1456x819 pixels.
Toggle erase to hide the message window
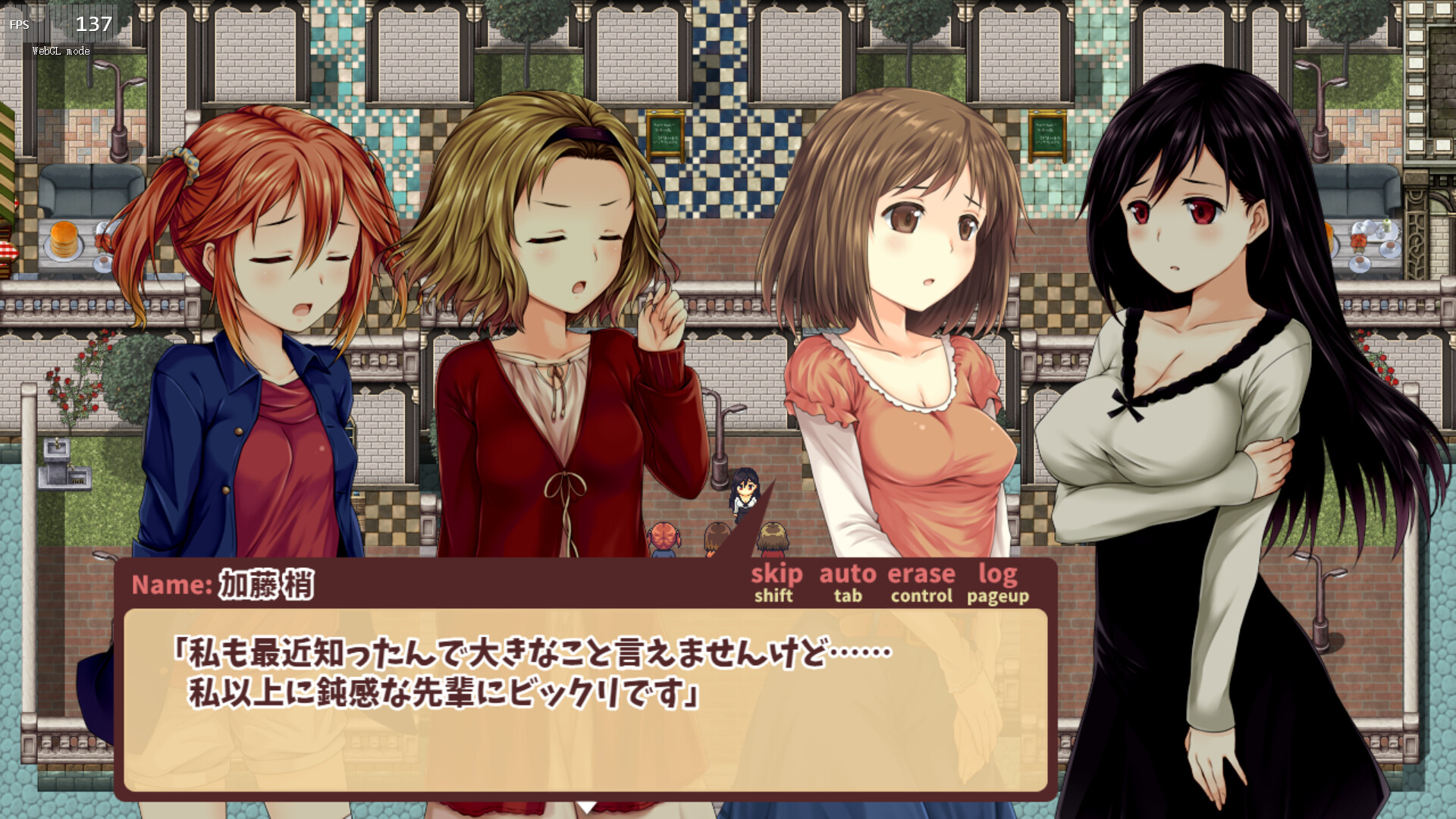point(920,575)
